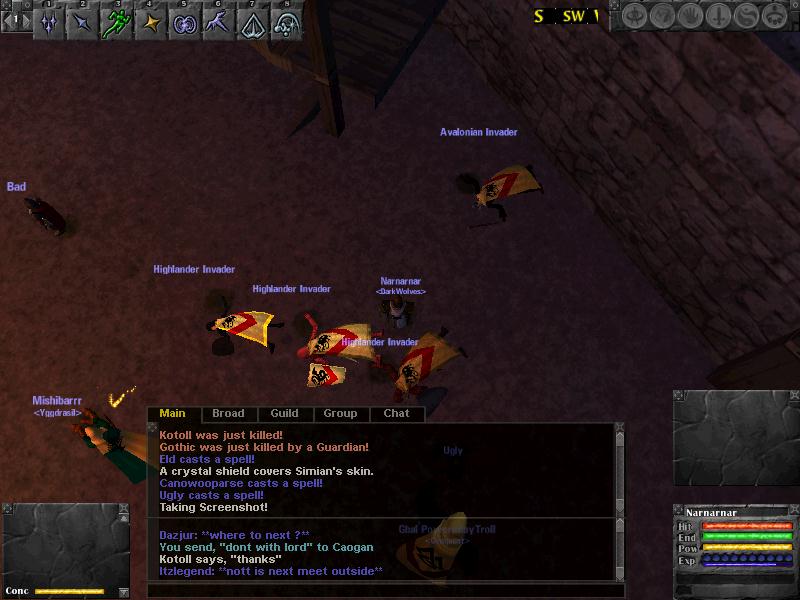Show the Chat tab

click(396, 413)
